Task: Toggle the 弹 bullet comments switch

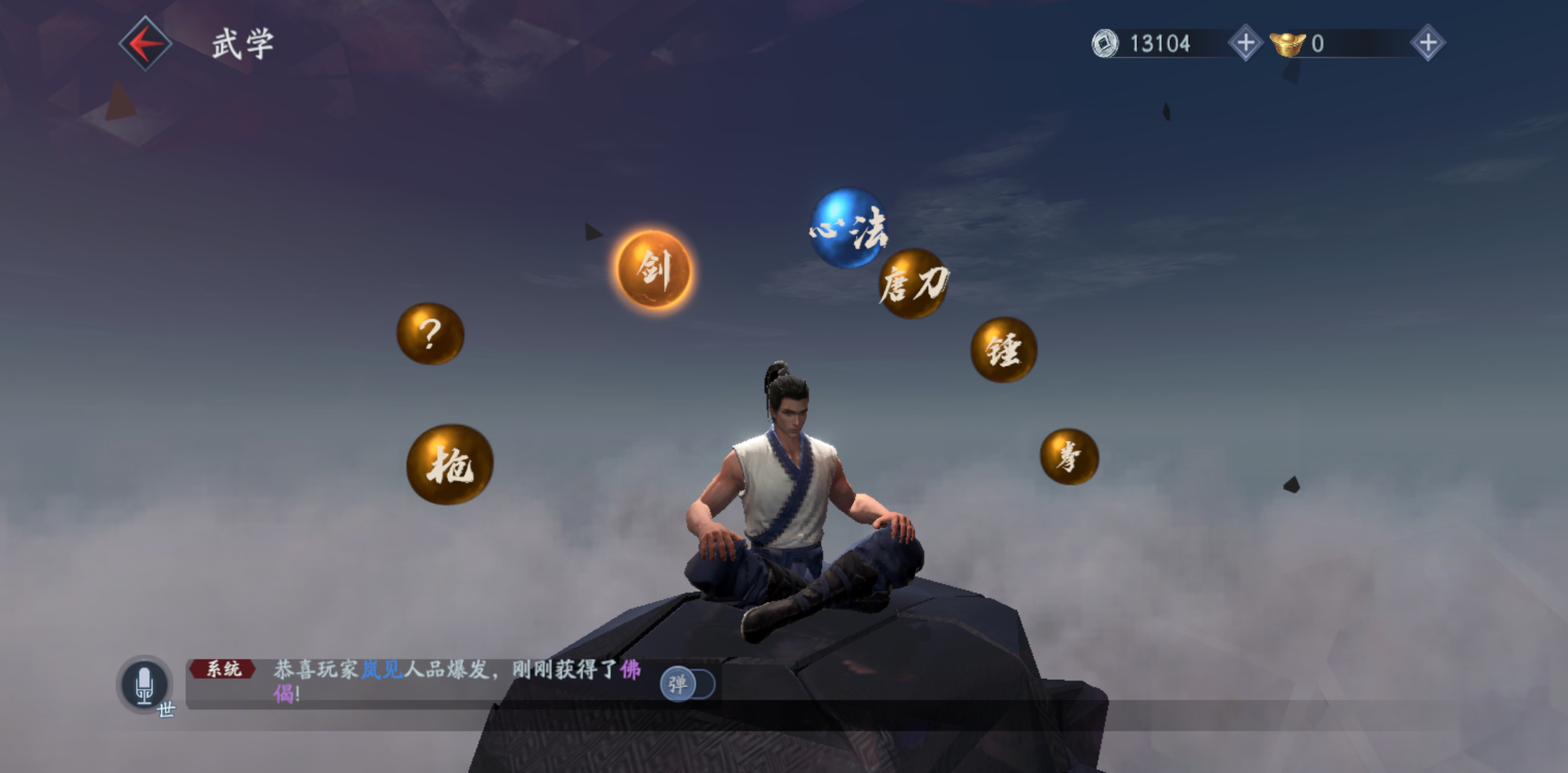Action: (687, 684)
